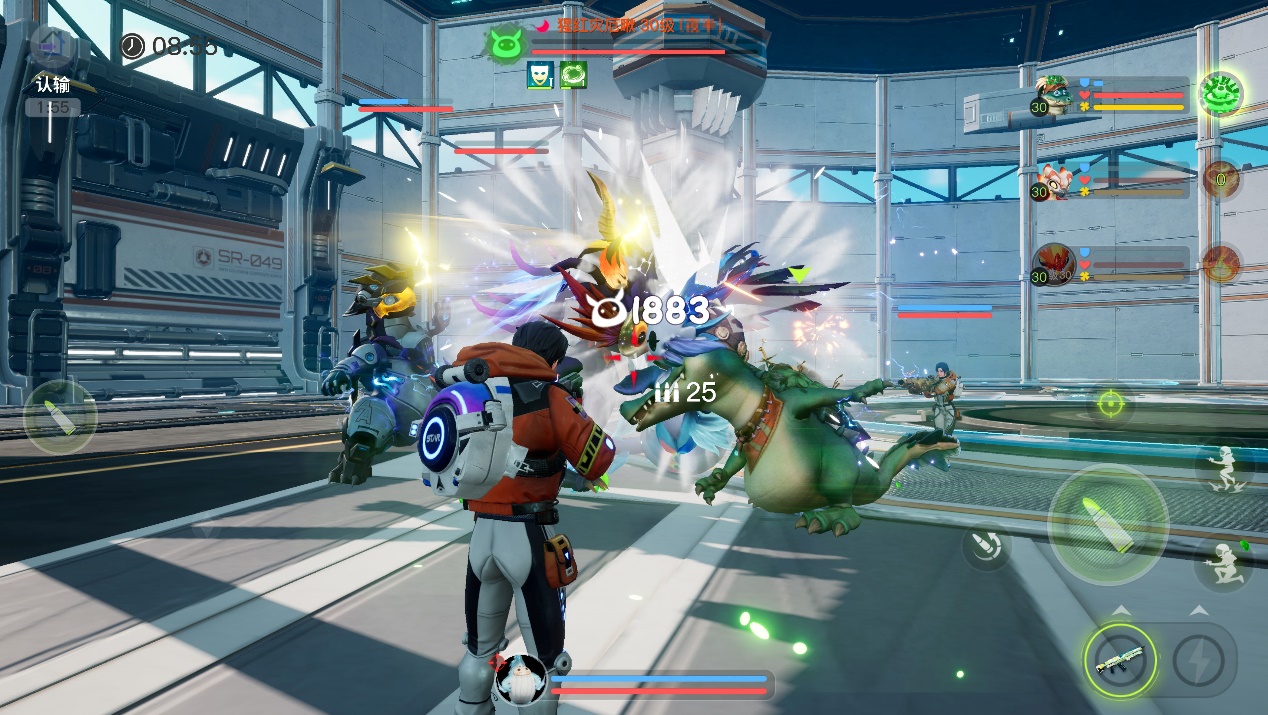Switch to the lightning bolt slot
The width and height of the screenshot is (1268, 715).
(1197, 661)
